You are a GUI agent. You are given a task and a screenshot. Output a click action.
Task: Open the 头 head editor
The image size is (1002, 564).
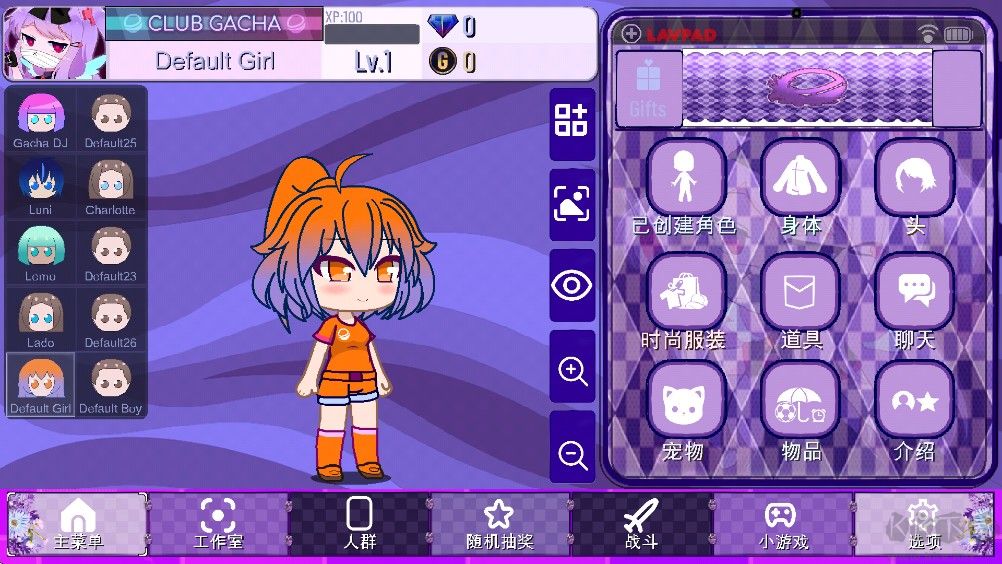914,178
